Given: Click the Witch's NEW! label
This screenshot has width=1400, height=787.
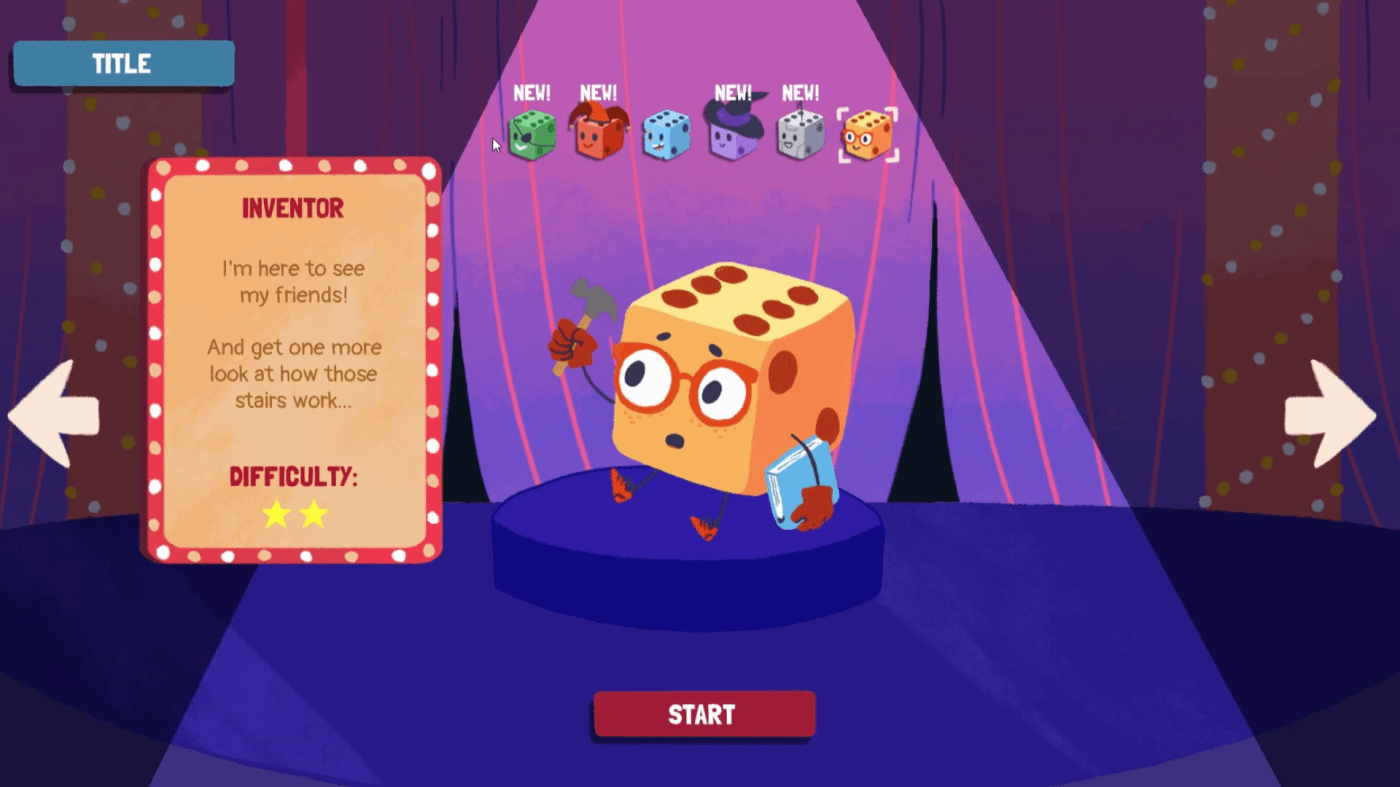Looking at the screenshot, I should click(733, 93).
